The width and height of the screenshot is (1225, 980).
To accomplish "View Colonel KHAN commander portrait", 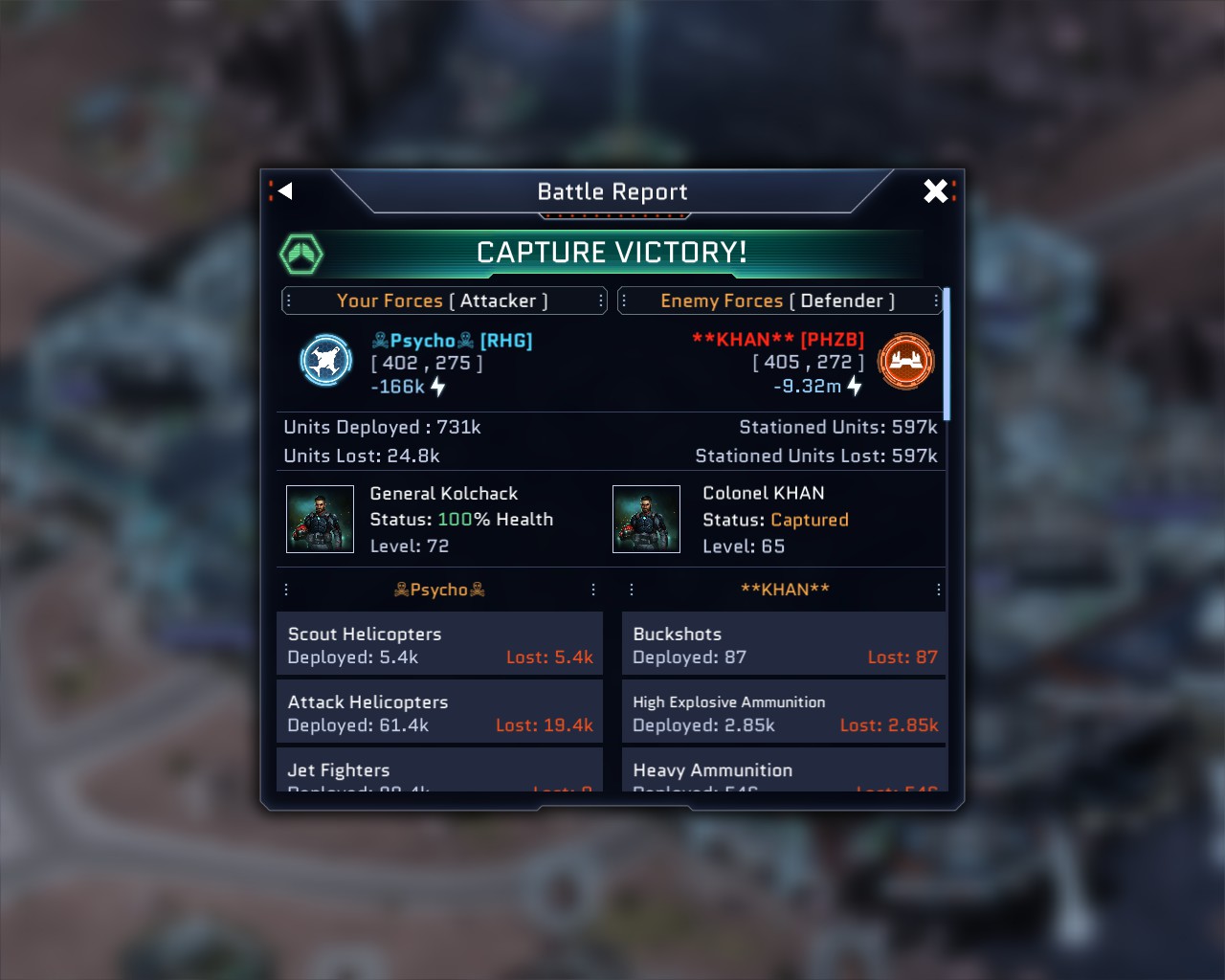I will (x=646, y=520).
